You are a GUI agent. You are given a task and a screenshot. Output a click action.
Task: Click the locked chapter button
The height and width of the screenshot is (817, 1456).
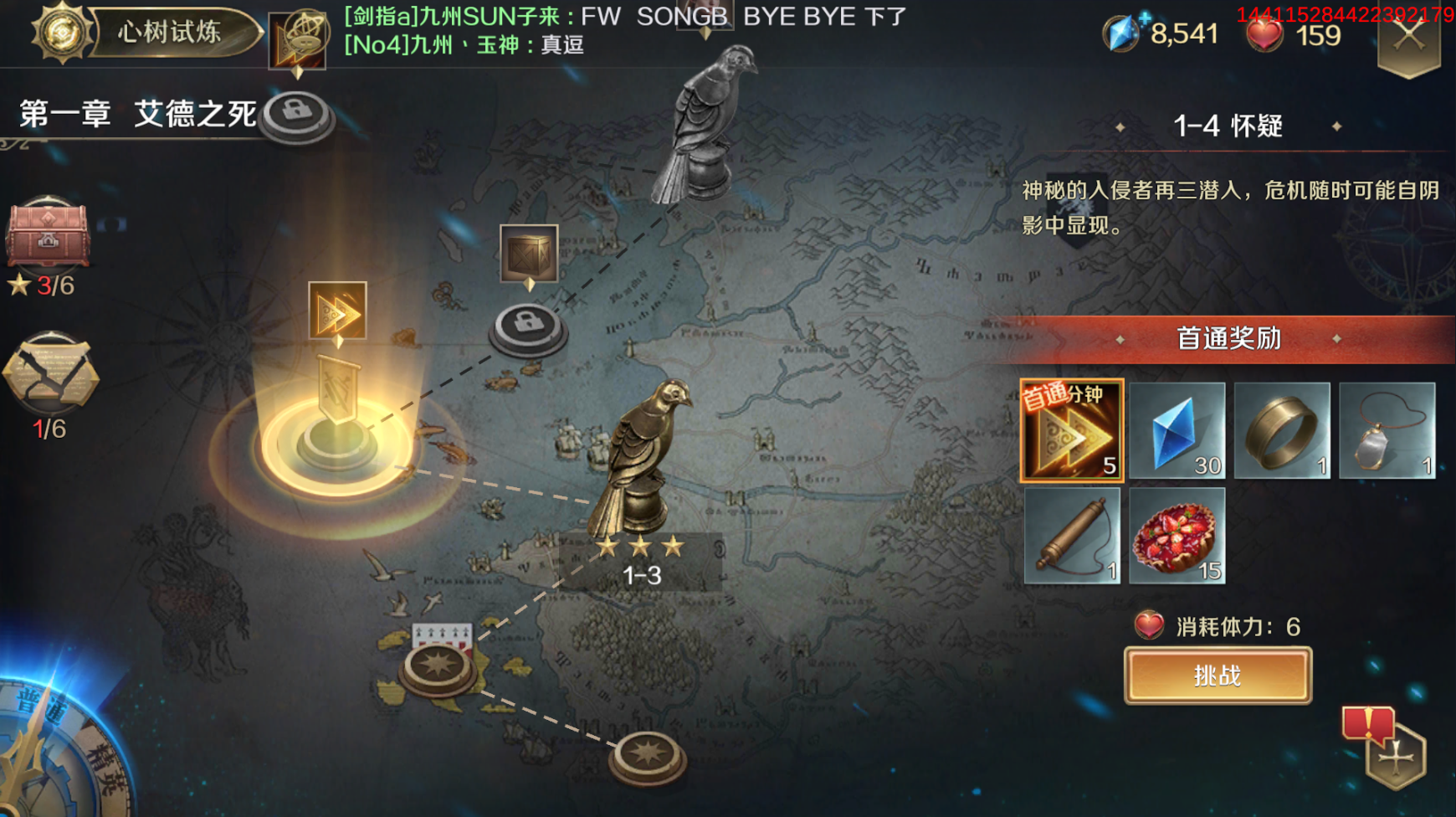point(296,116)
